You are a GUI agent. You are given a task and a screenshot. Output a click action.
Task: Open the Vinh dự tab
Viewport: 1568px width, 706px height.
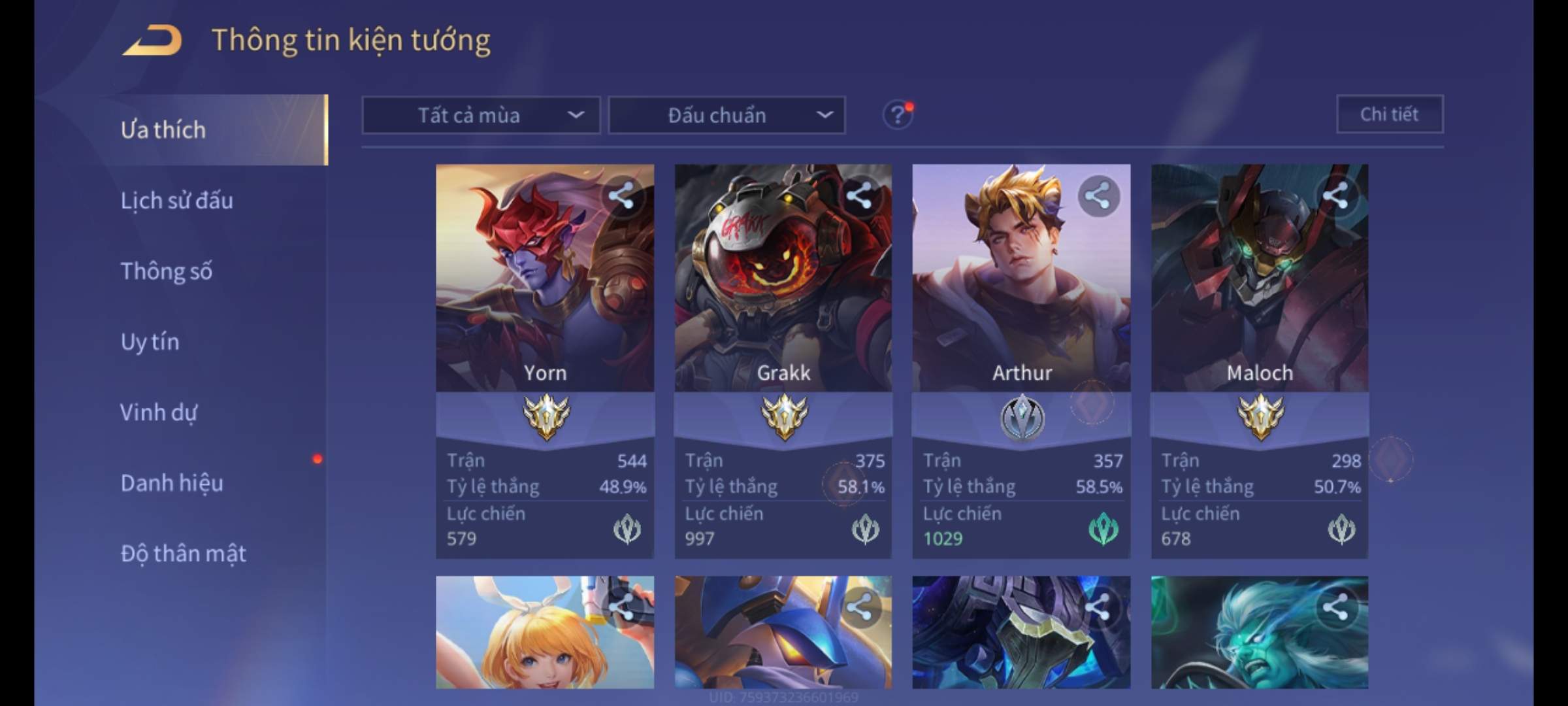[158, 412]
